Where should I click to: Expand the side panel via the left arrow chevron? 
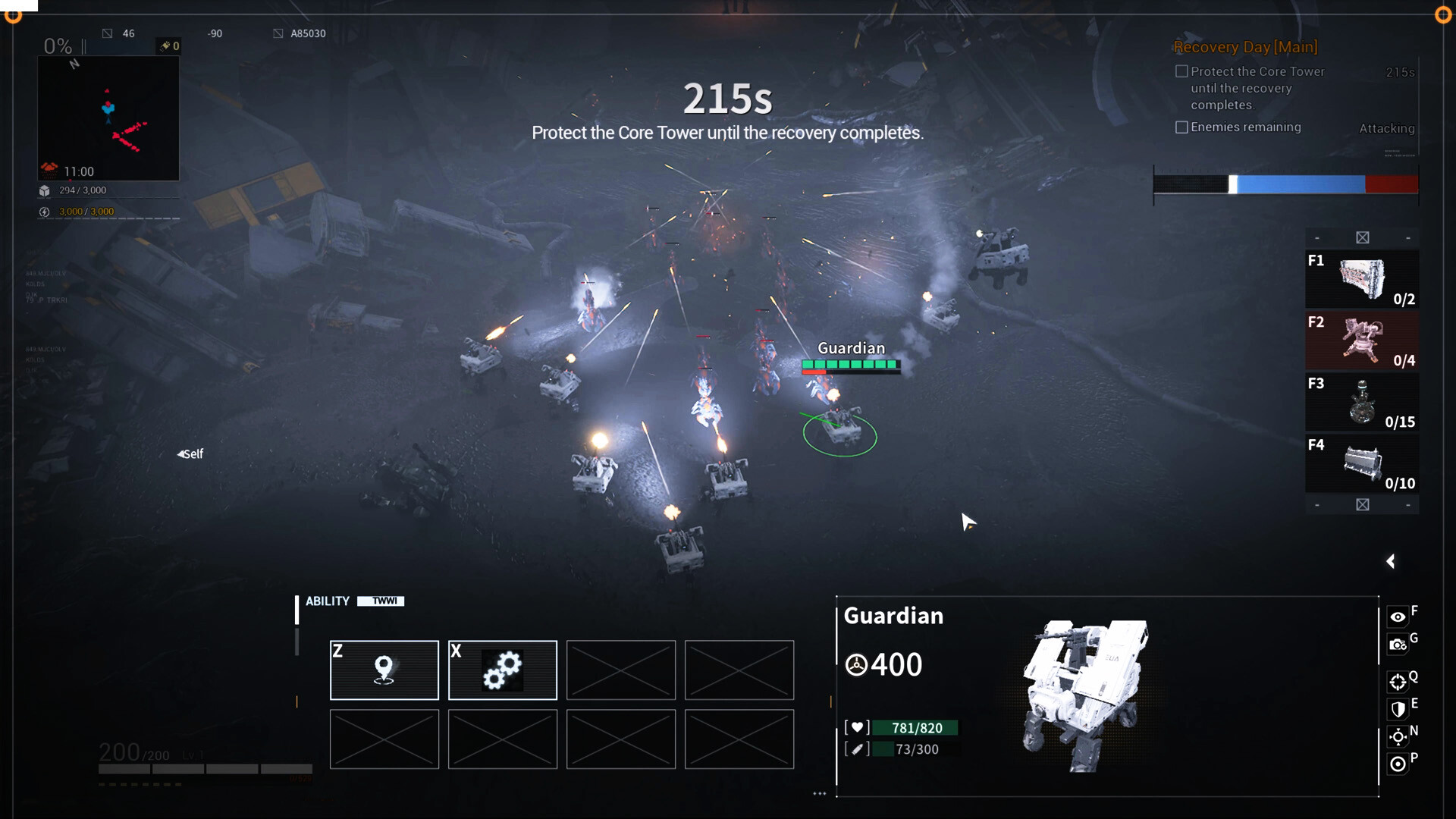point(1392,561)
